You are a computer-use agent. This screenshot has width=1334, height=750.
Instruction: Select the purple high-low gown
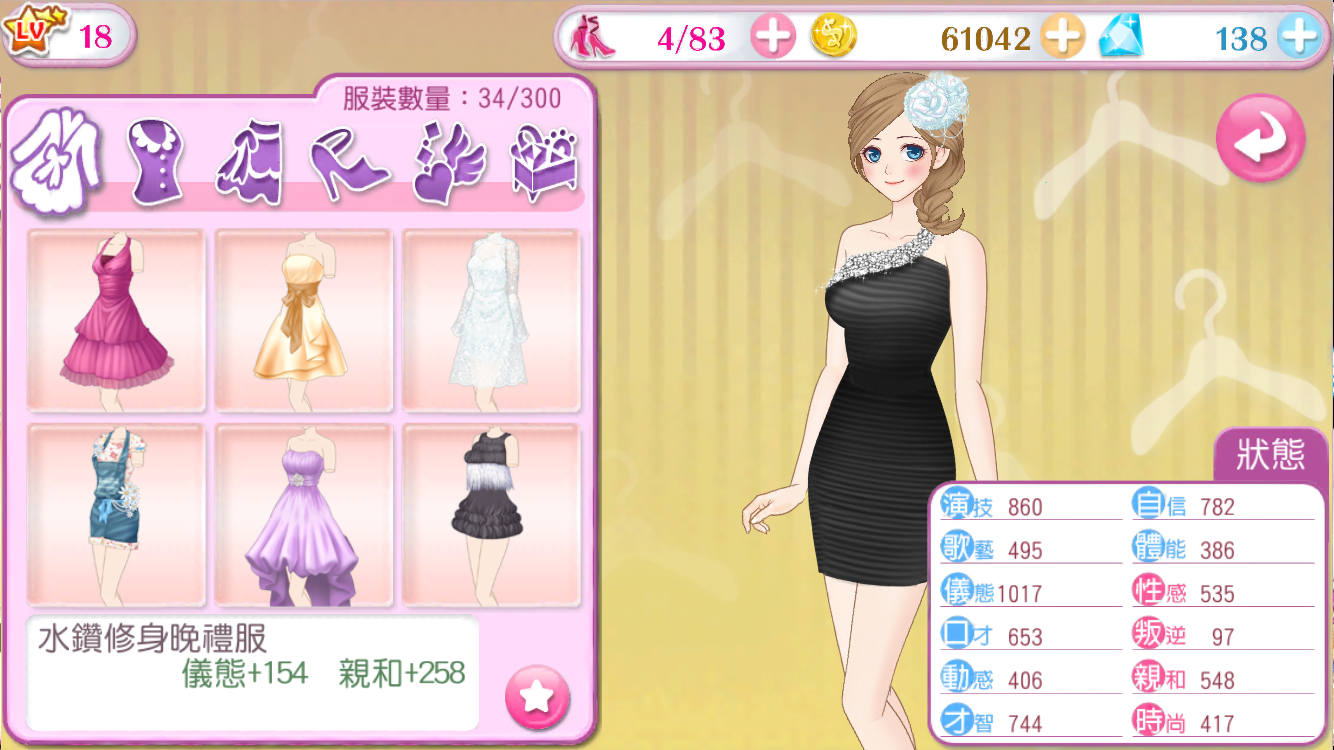coord(303,515)
